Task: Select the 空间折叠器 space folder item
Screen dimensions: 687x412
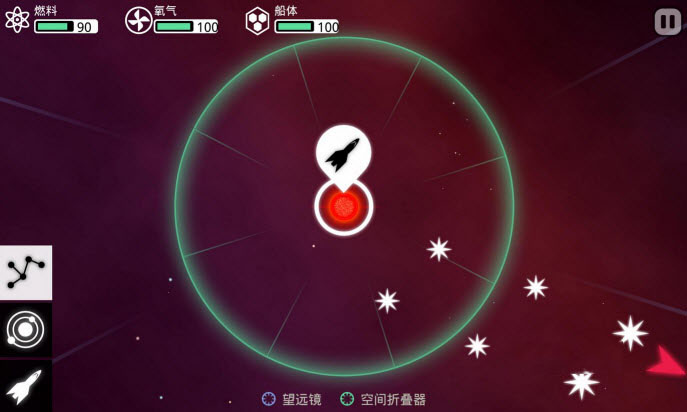Action: [383, 399]
